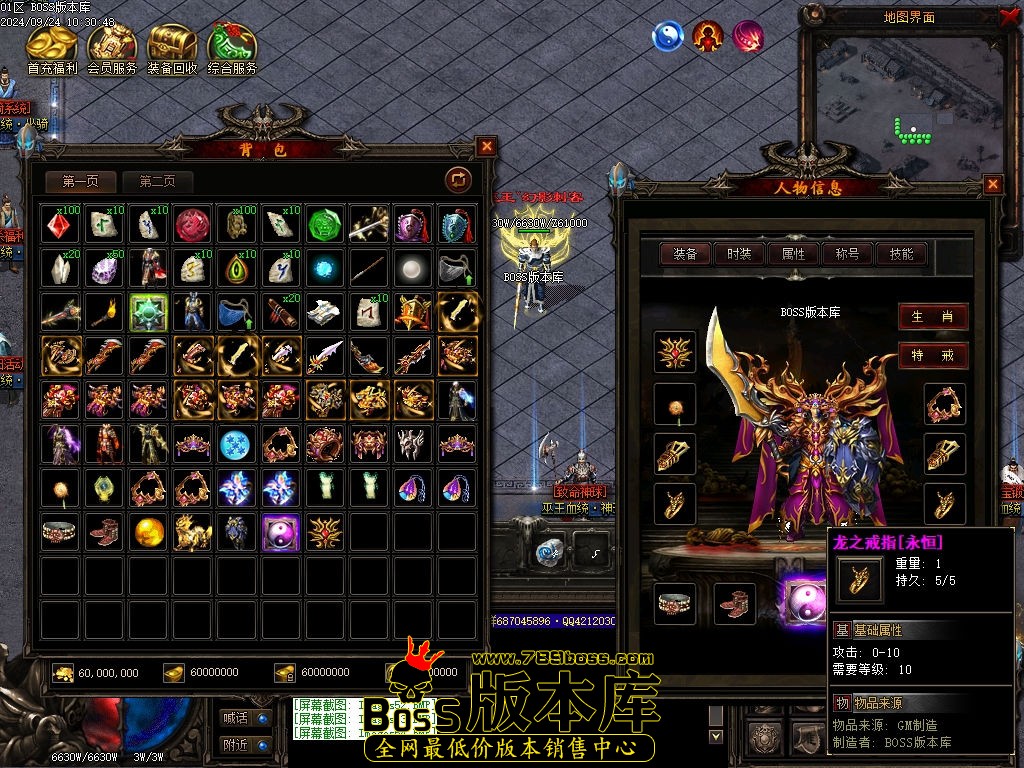Close the 人物信息 character window
The width and height of the screenshot is (1024, 768).
[993, 184]
